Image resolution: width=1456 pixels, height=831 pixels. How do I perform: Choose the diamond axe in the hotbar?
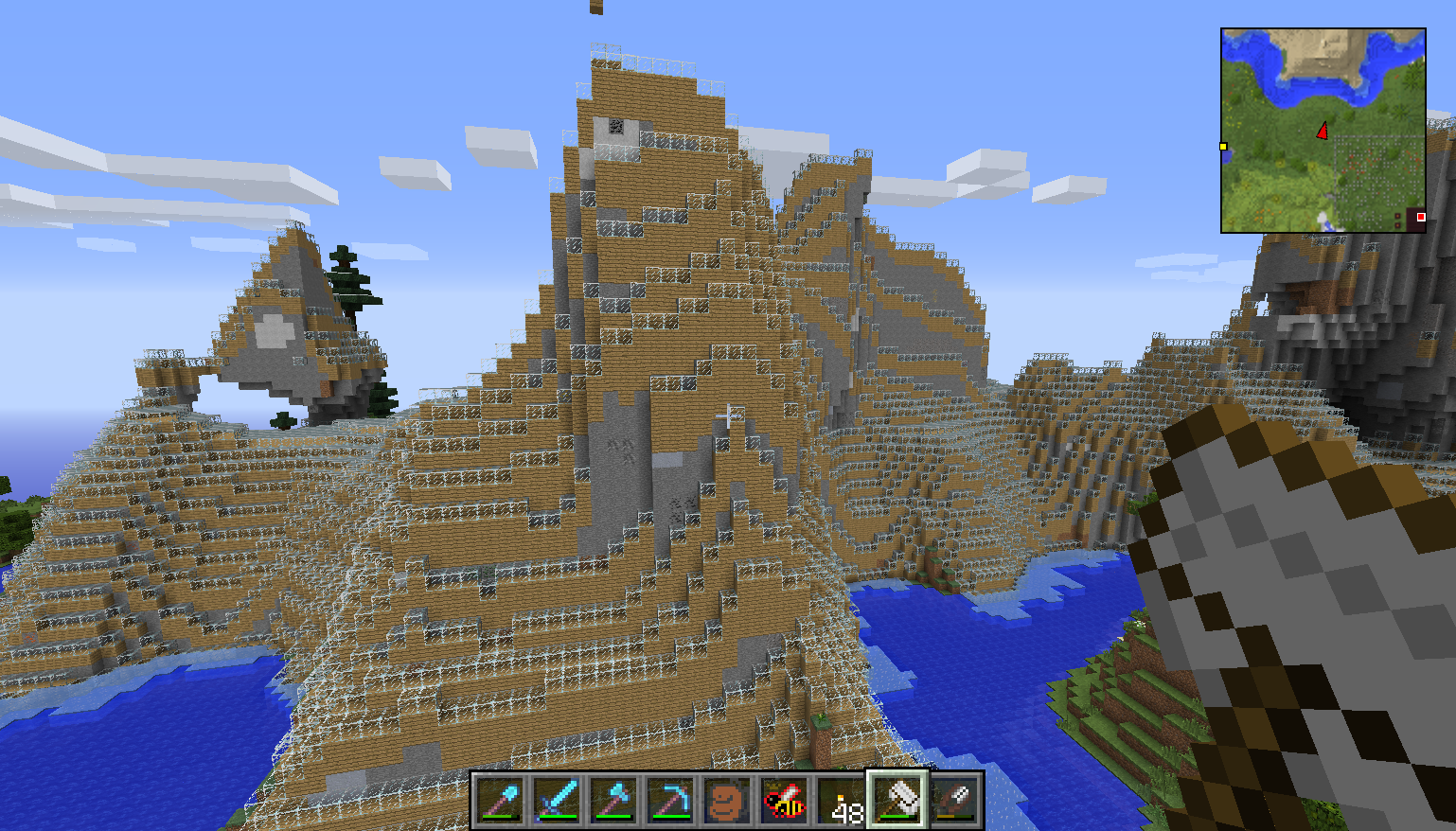tap(613, 802)
